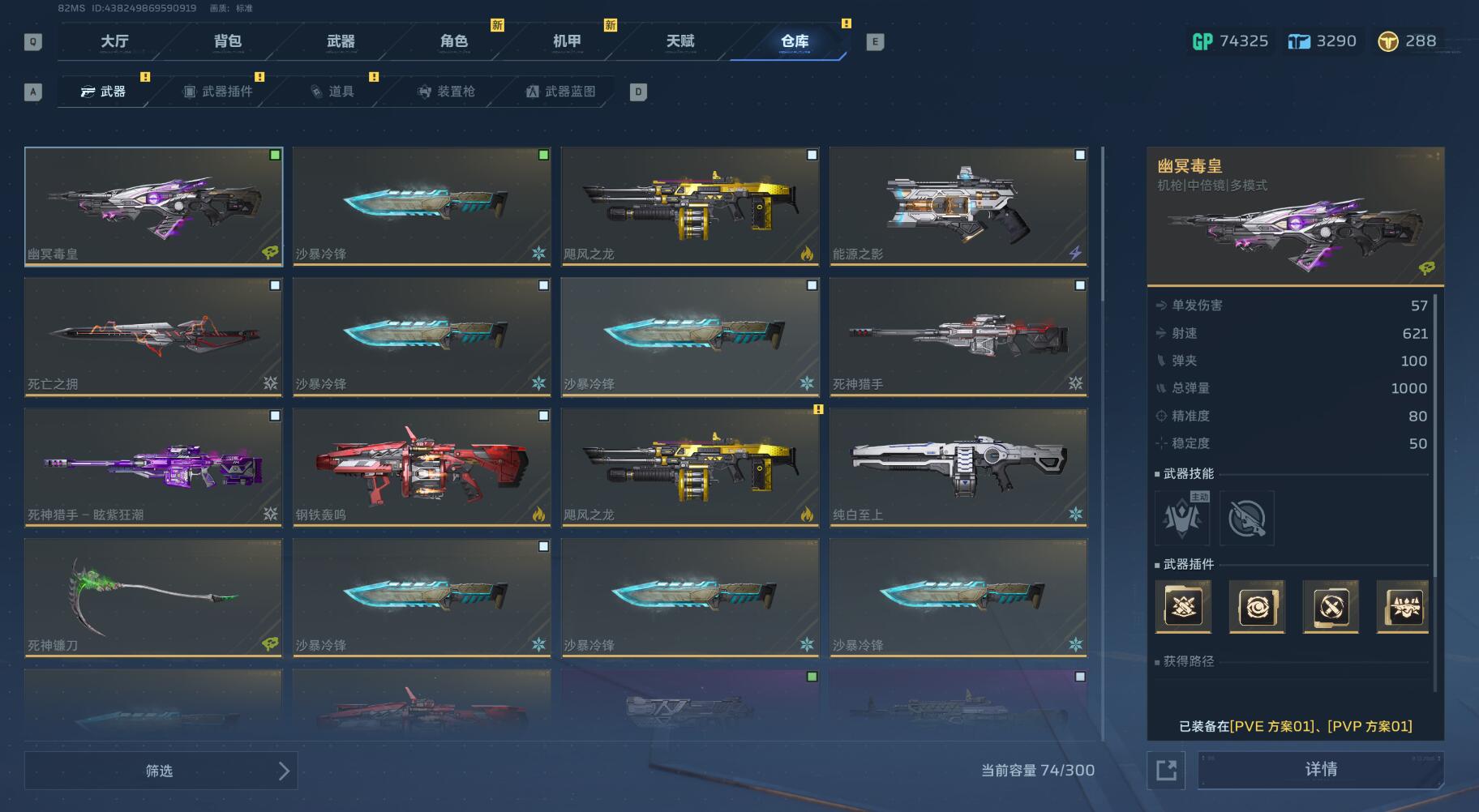Pick the 钢铁轰鸣 red weapon card
Viewport: 1479px width, 812px height.
tap(422, 467)
